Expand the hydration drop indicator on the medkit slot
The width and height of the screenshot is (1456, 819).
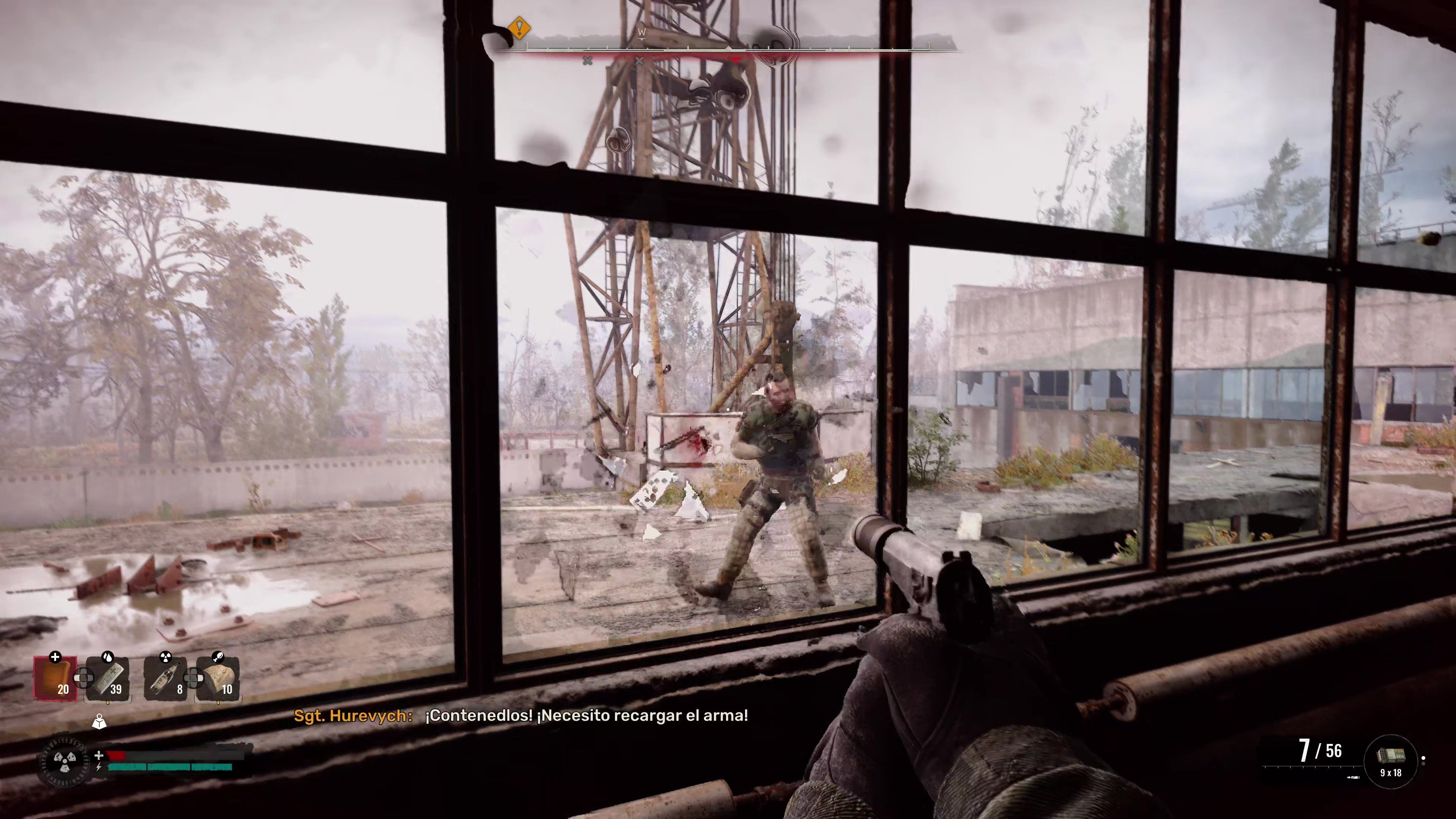pyautogui.click(x=108, y=657)
